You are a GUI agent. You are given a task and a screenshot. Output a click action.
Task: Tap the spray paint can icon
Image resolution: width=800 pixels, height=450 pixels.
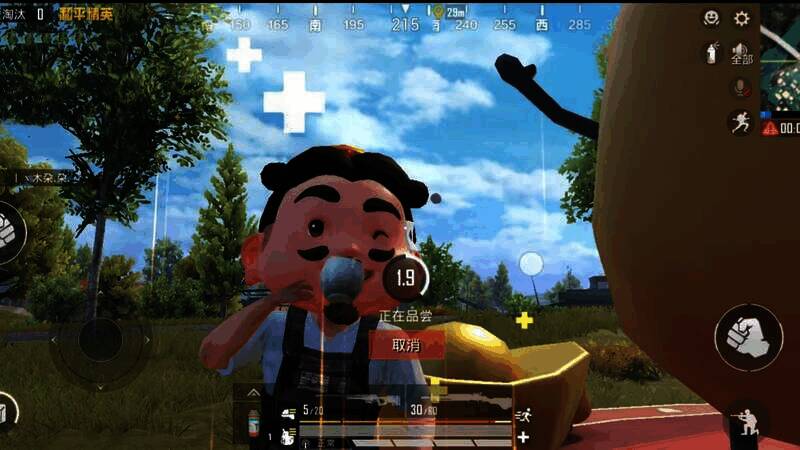tap(711, 53)
